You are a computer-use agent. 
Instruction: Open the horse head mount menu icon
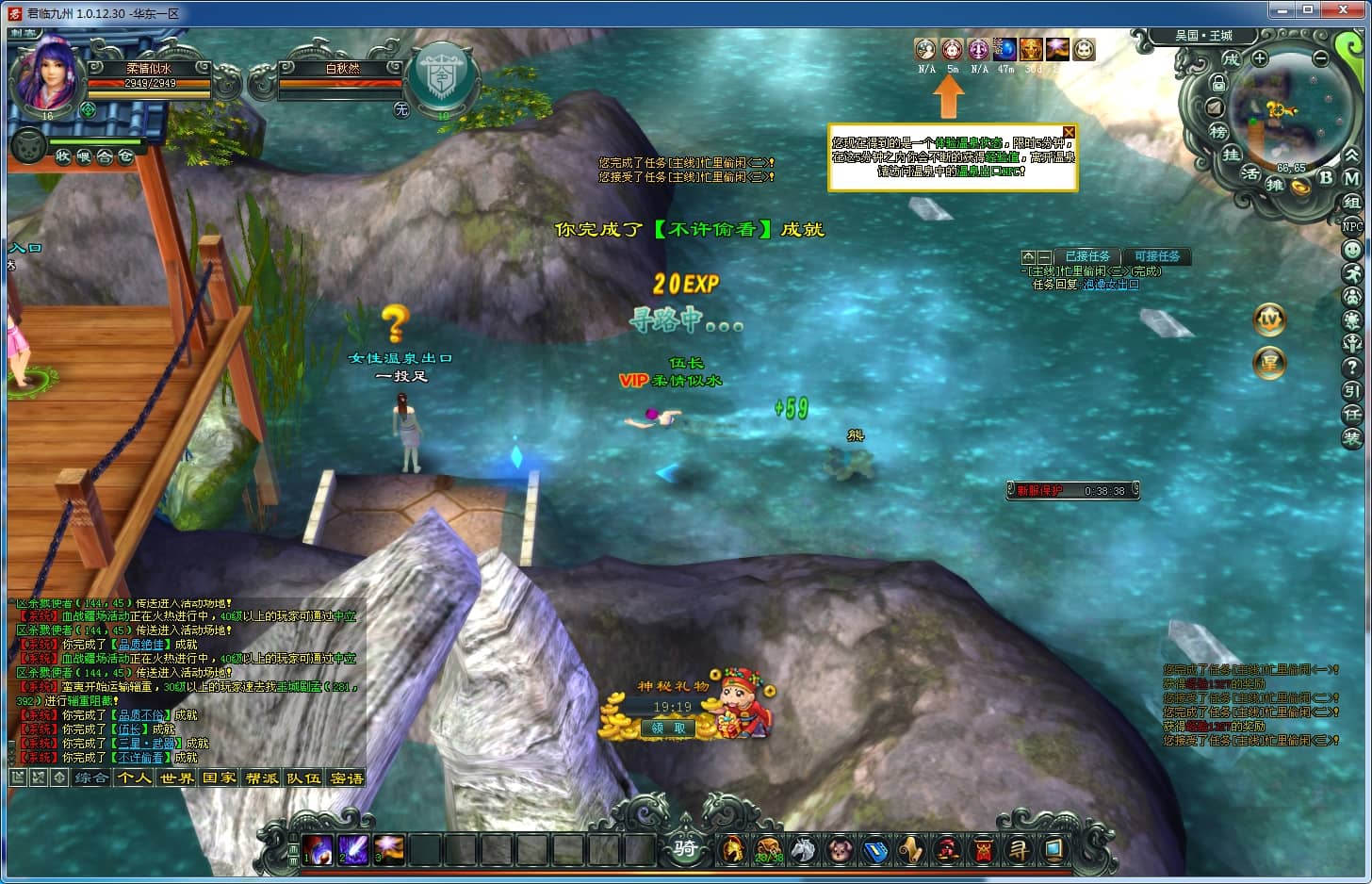(804, 850)
